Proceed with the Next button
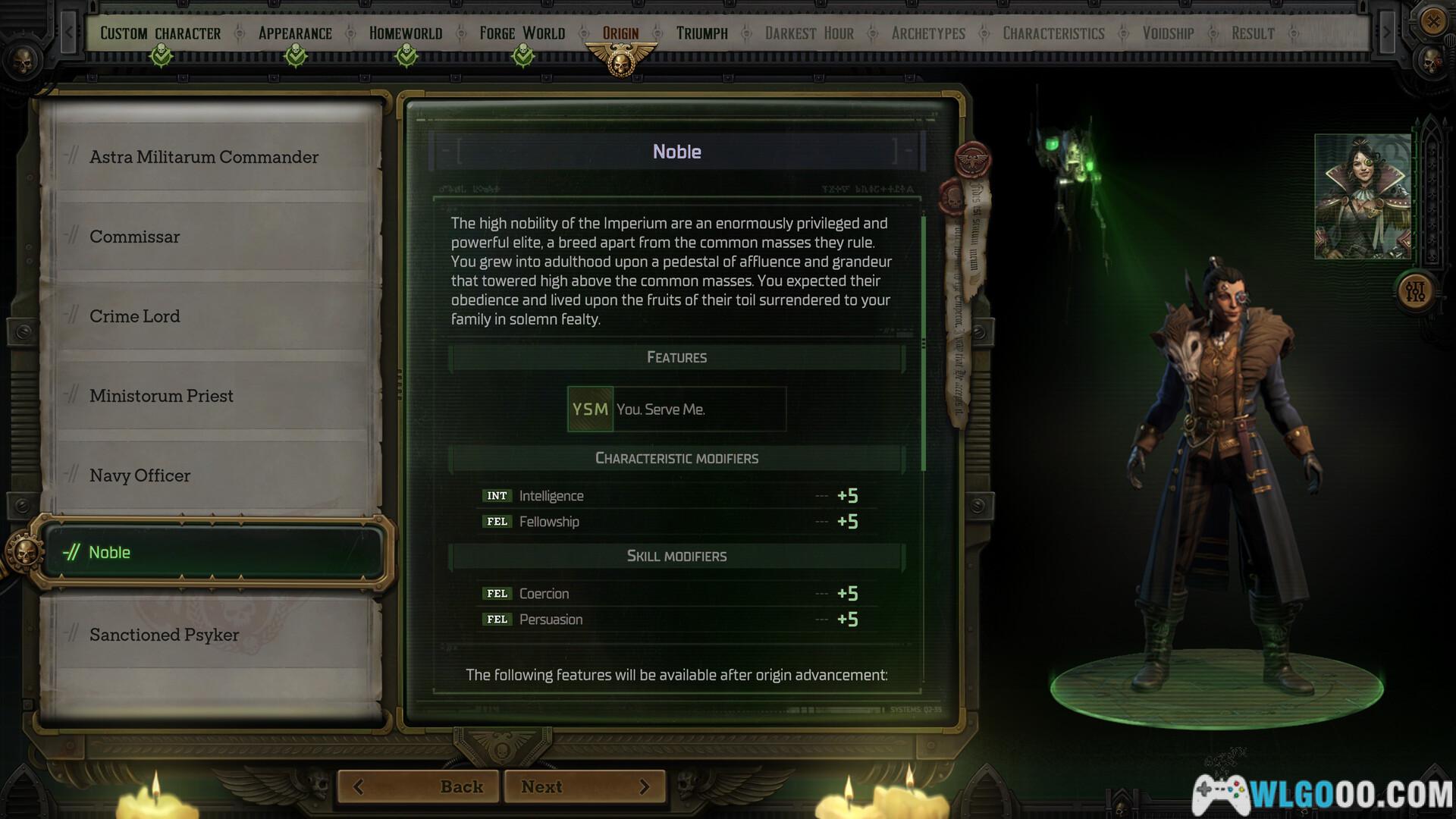The height and width of the screenshot is (819, 1456). tap(585, 786)
